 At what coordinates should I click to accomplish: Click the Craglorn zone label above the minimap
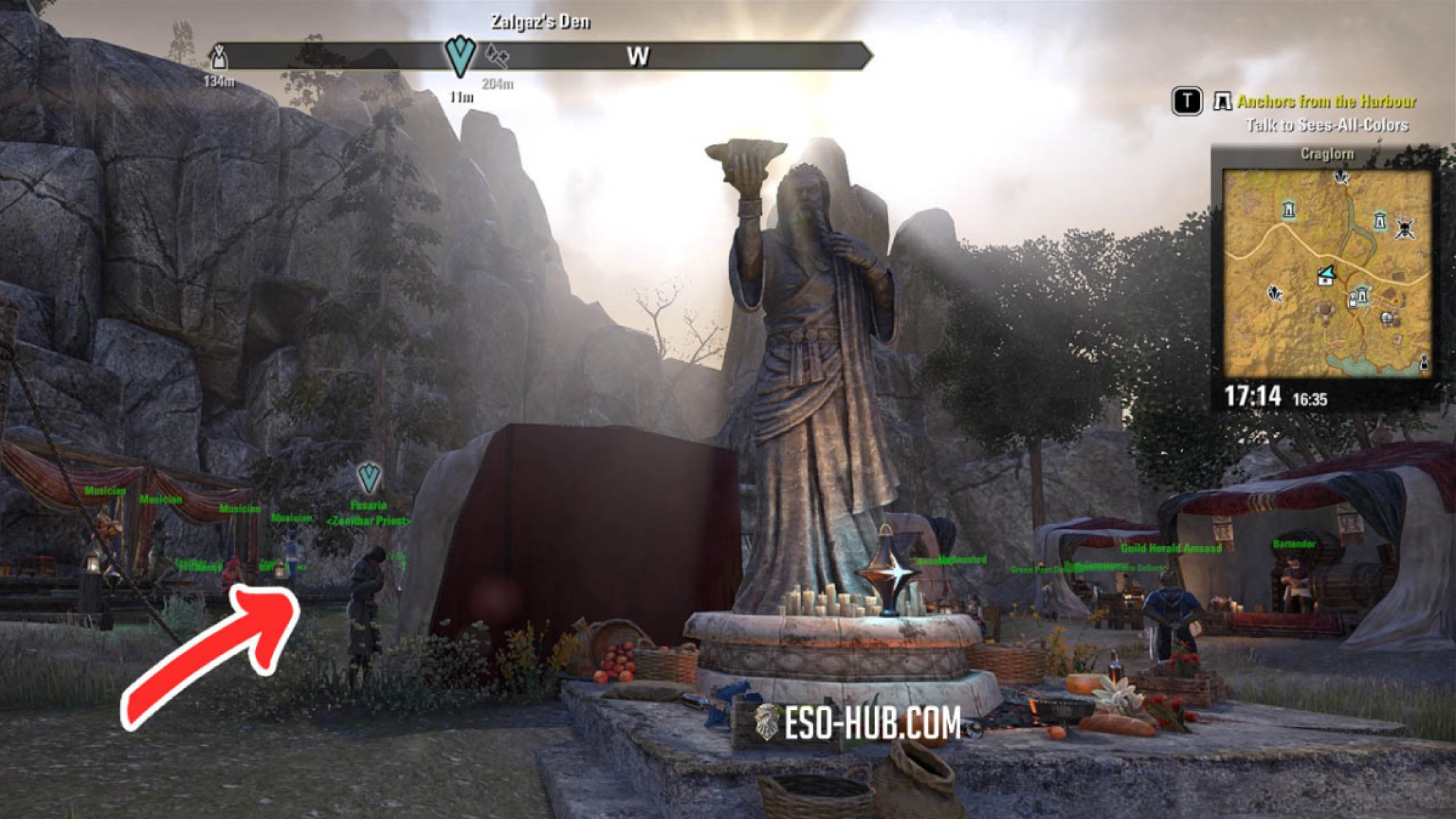click(1328, 152)
